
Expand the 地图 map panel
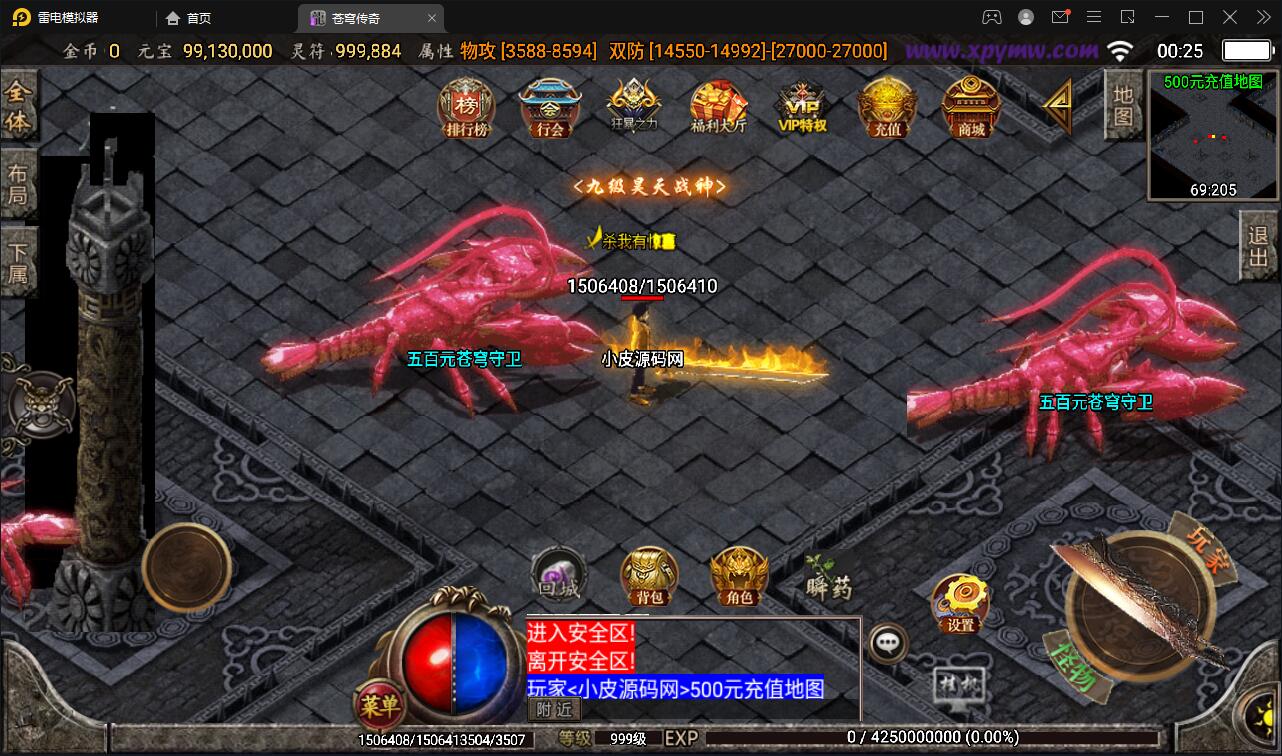[x=1122, y=105]
